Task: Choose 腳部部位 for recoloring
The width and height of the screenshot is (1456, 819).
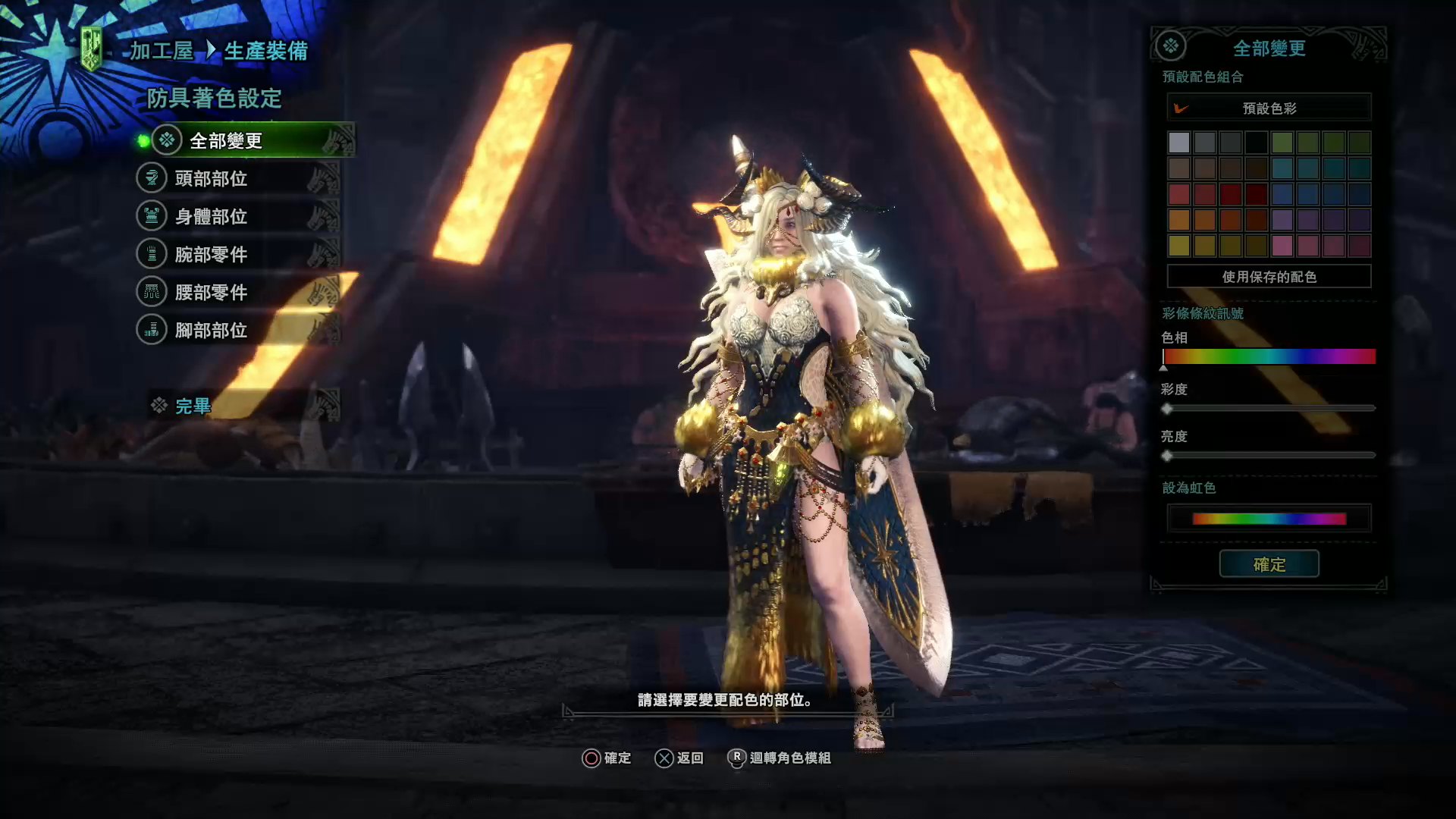Action: 211,331
